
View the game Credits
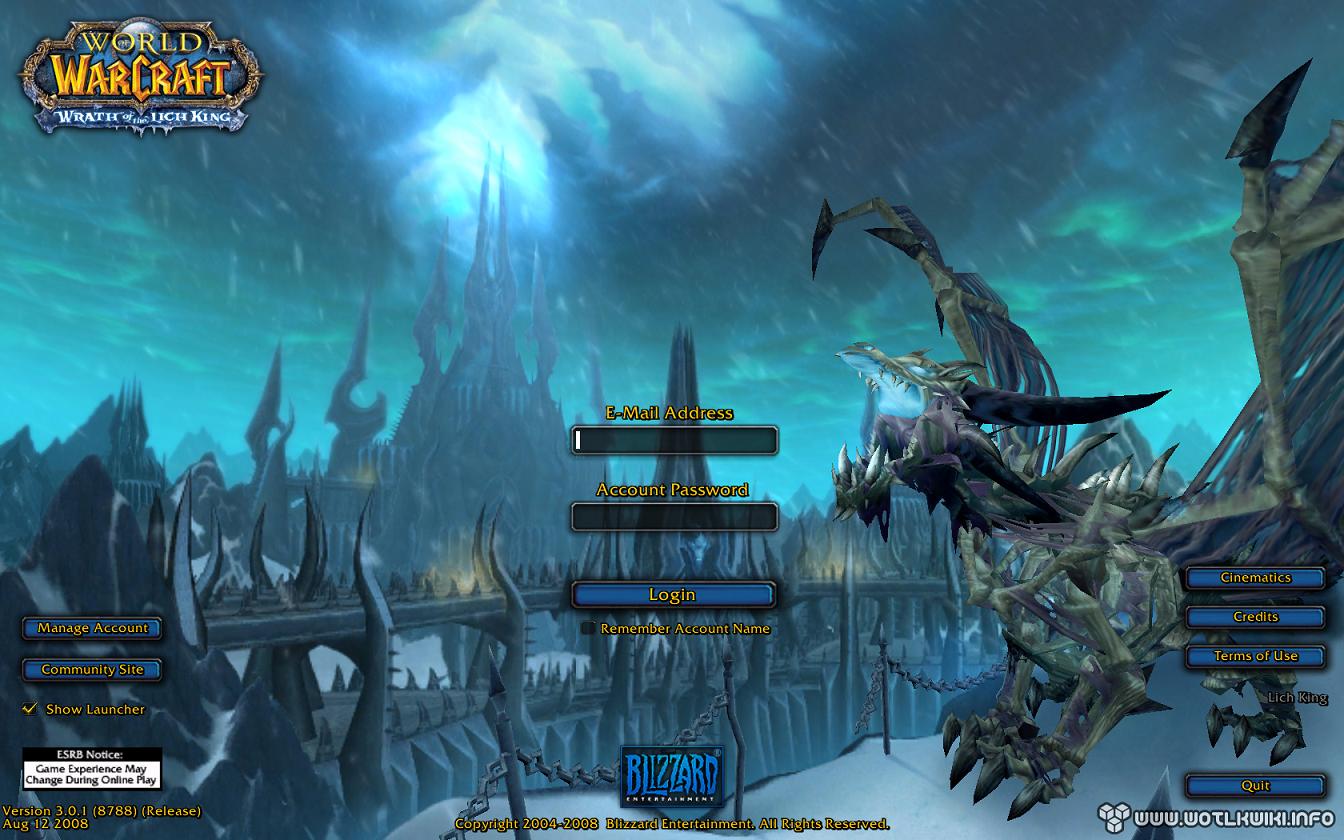[1255, 617]
